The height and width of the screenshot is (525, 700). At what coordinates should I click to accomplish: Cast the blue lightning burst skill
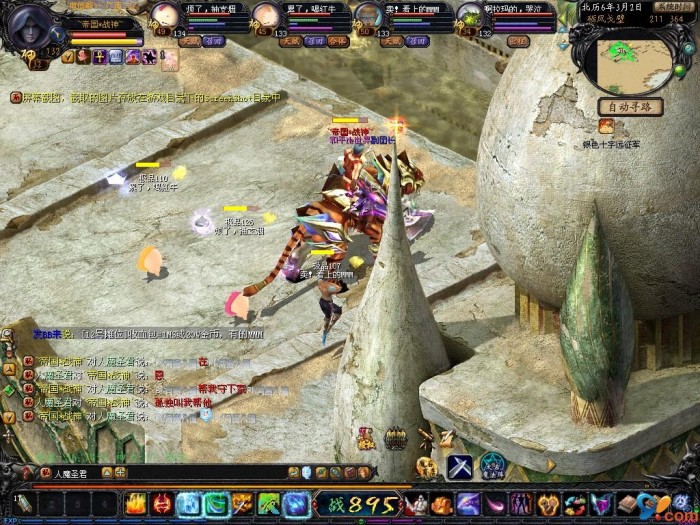coord(295,504)
